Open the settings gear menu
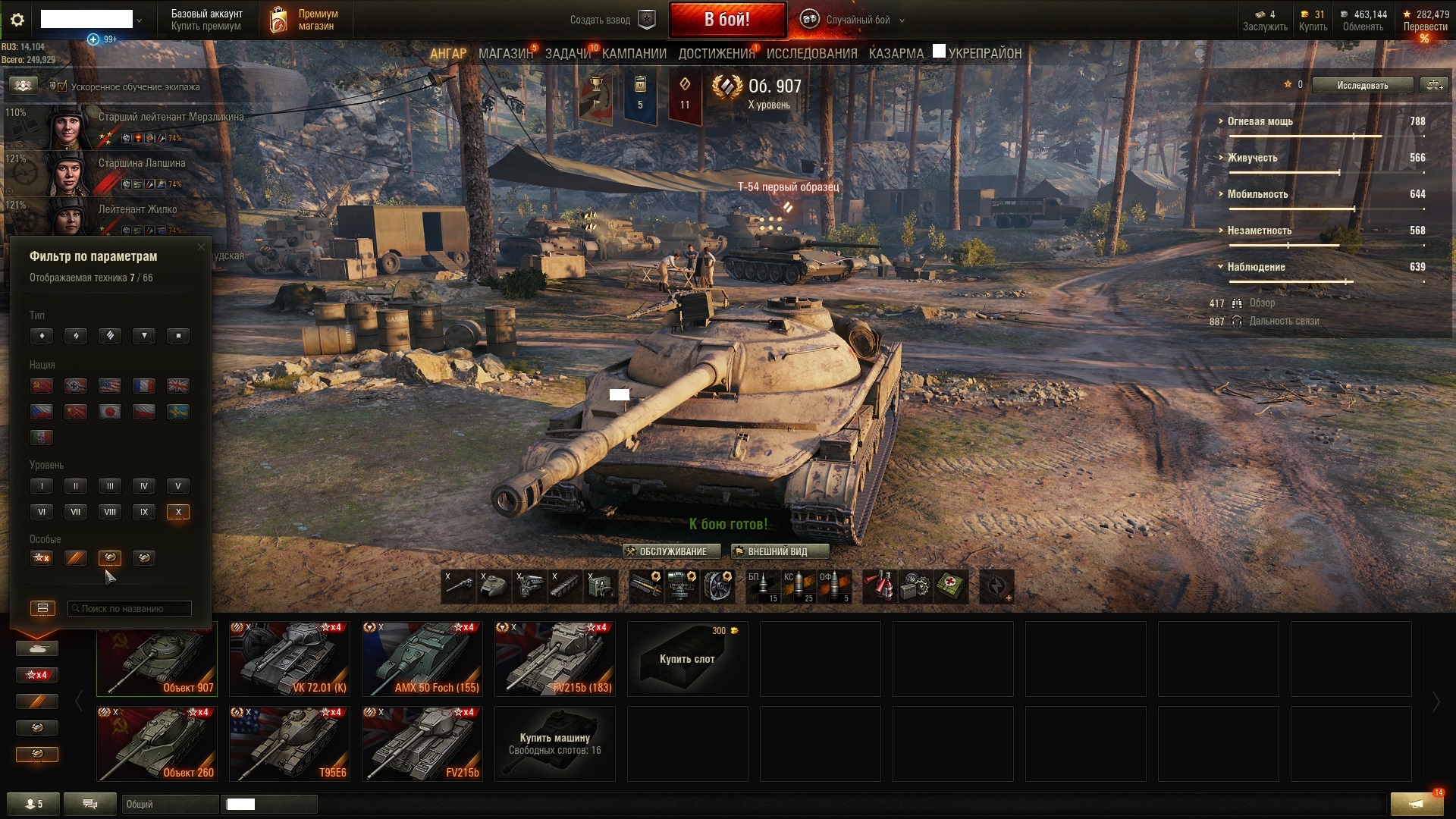 pos(17,20)
